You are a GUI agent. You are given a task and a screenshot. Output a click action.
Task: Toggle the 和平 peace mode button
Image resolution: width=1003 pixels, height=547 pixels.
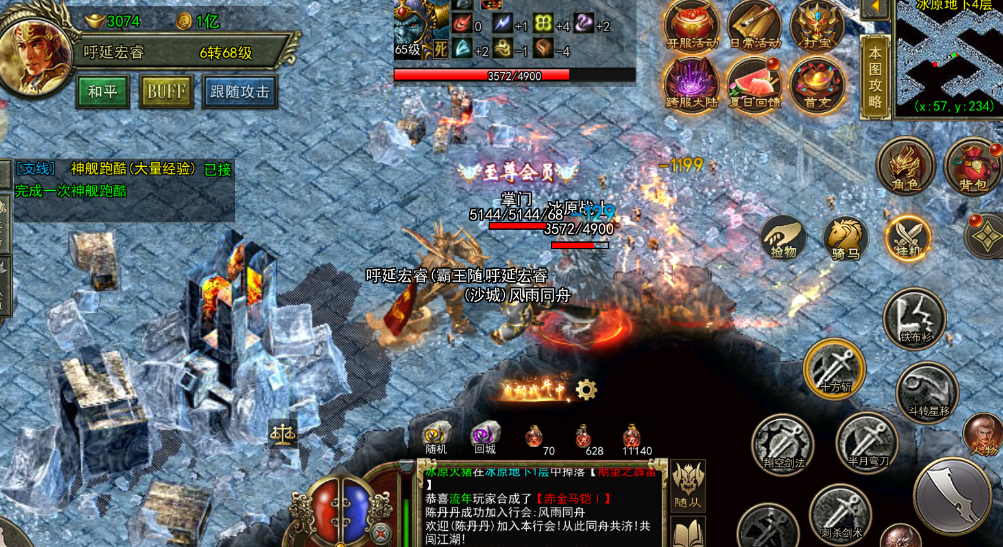[103, 92]
